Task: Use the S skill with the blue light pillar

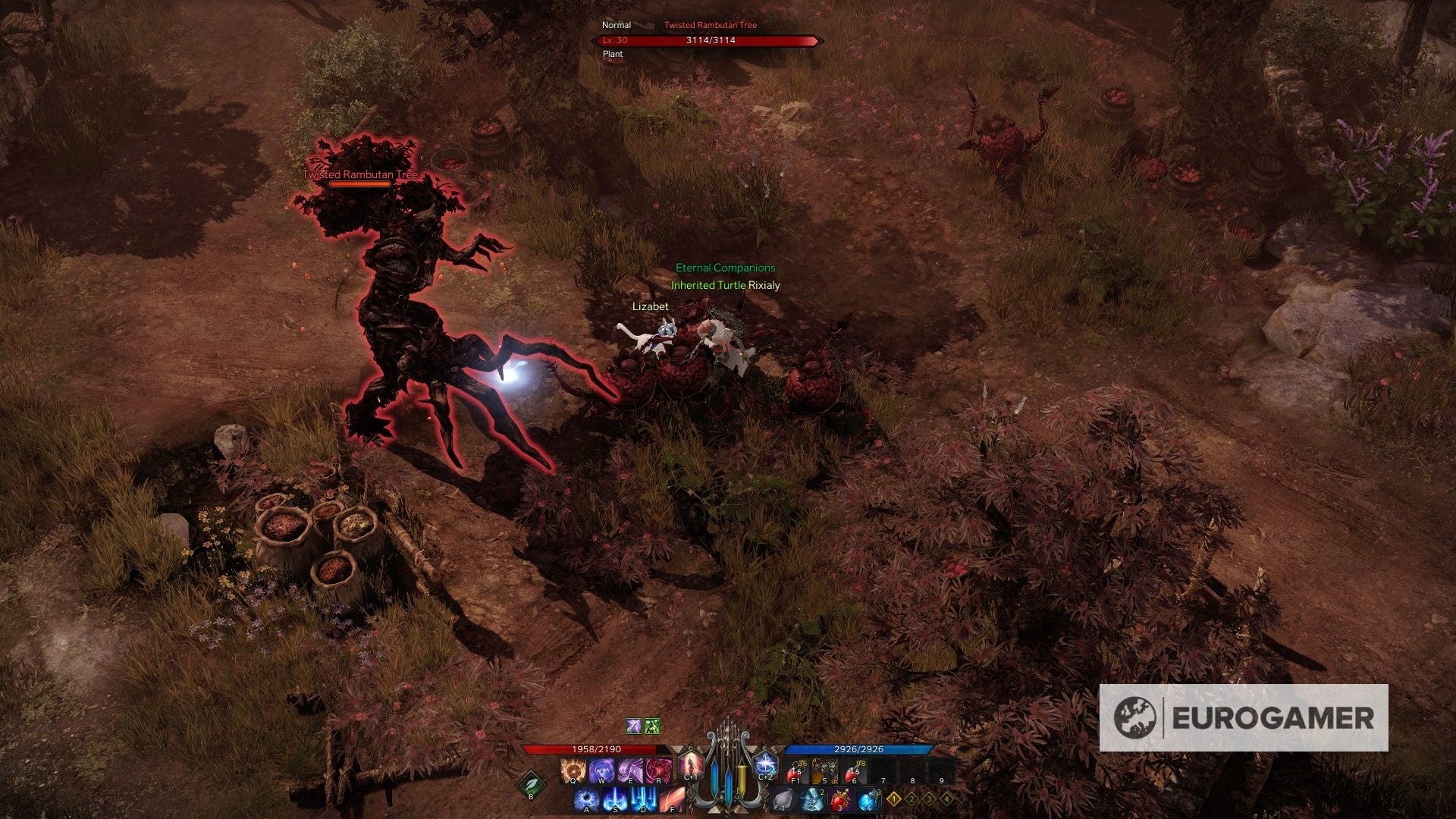Action: coord(616,800)
